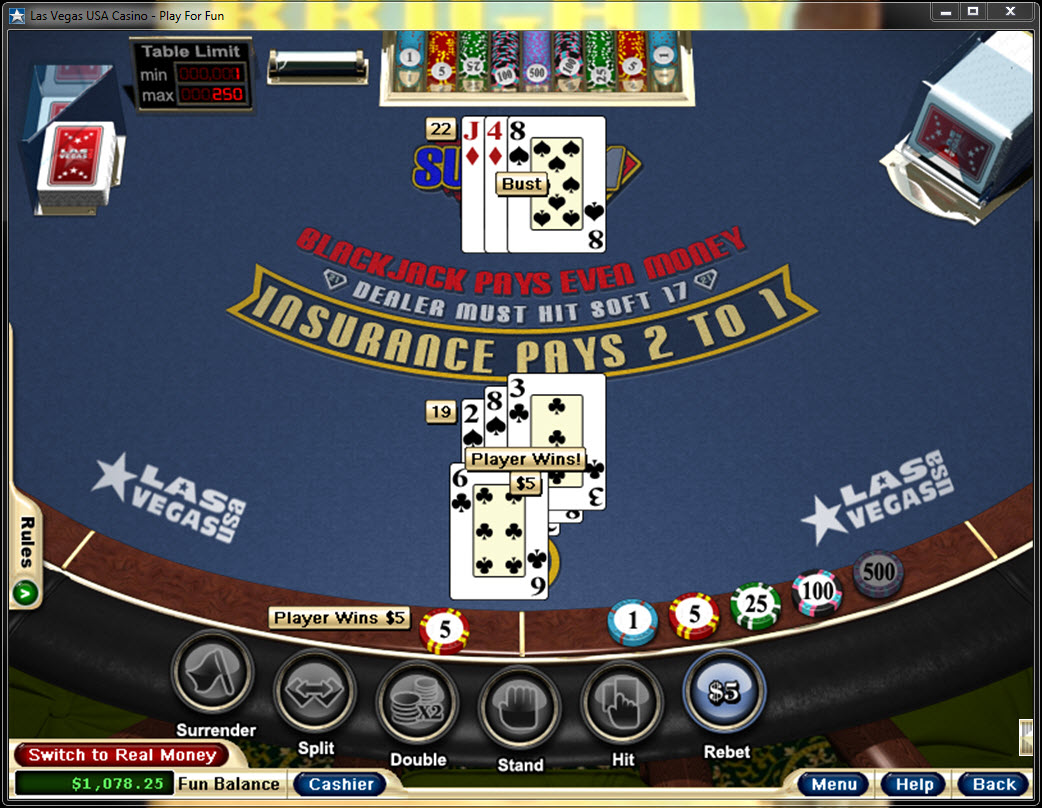Open the Menu
Screen dimensions: 1042x808
coord(834,784)
